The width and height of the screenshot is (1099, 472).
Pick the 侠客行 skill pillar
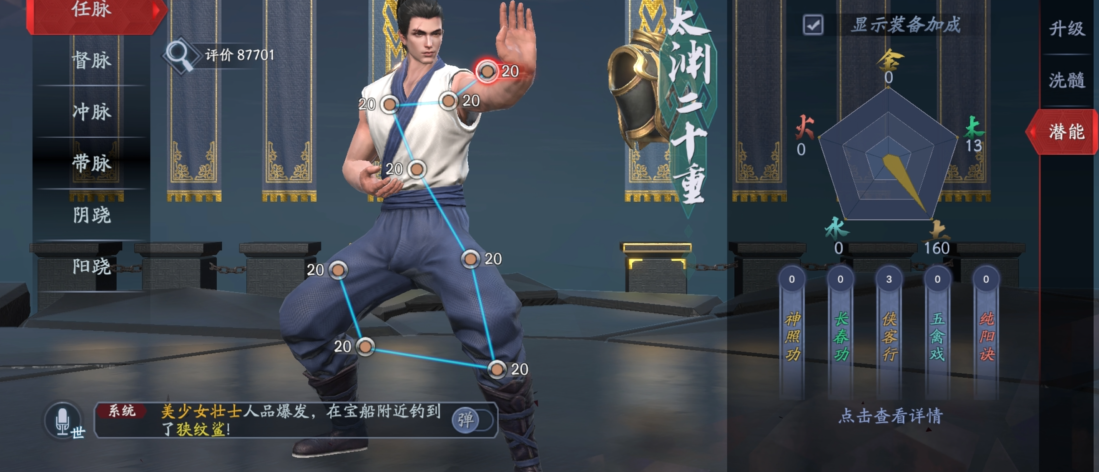888,333
